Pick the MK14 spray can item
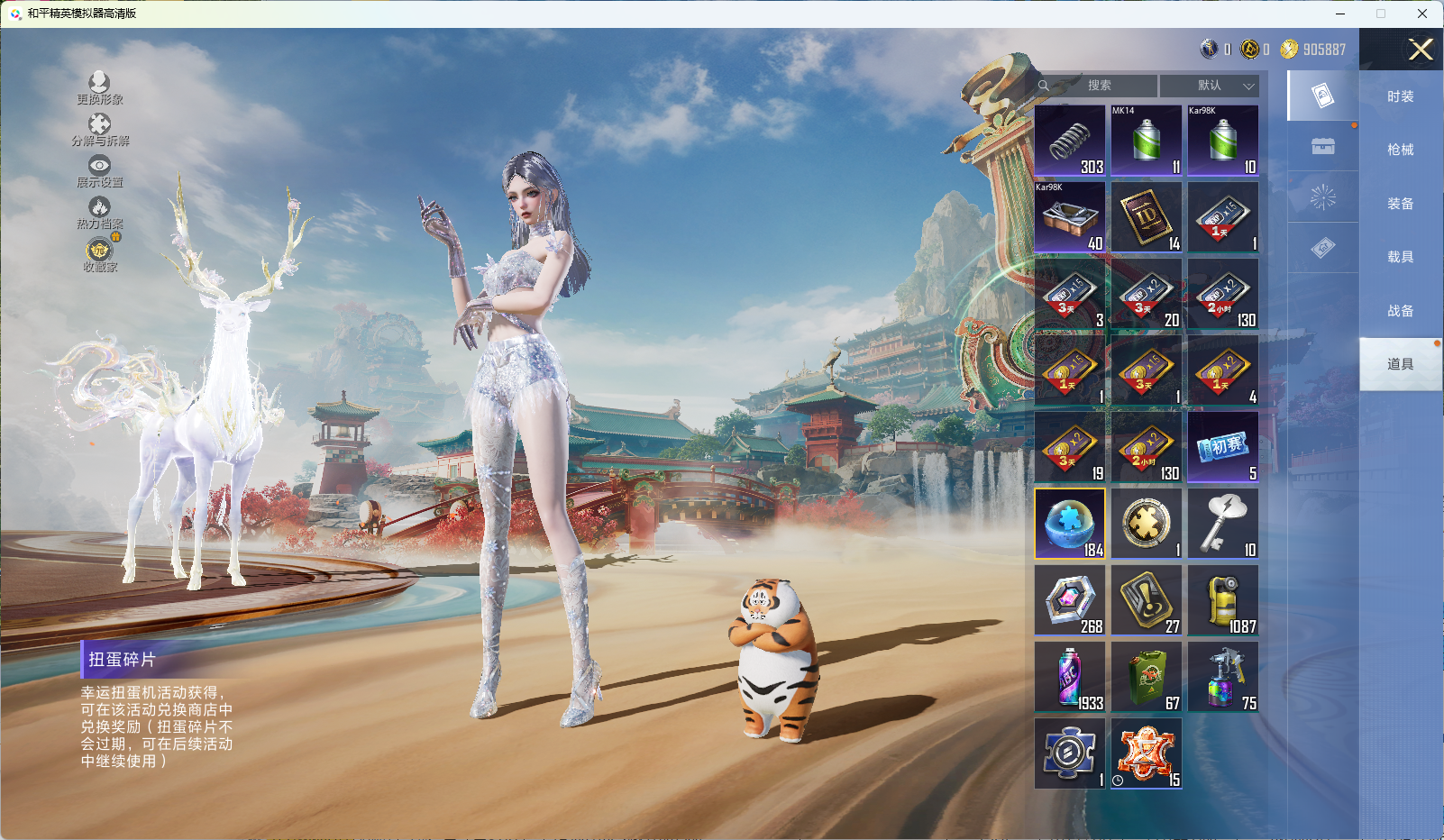 tap(1147, 141)
